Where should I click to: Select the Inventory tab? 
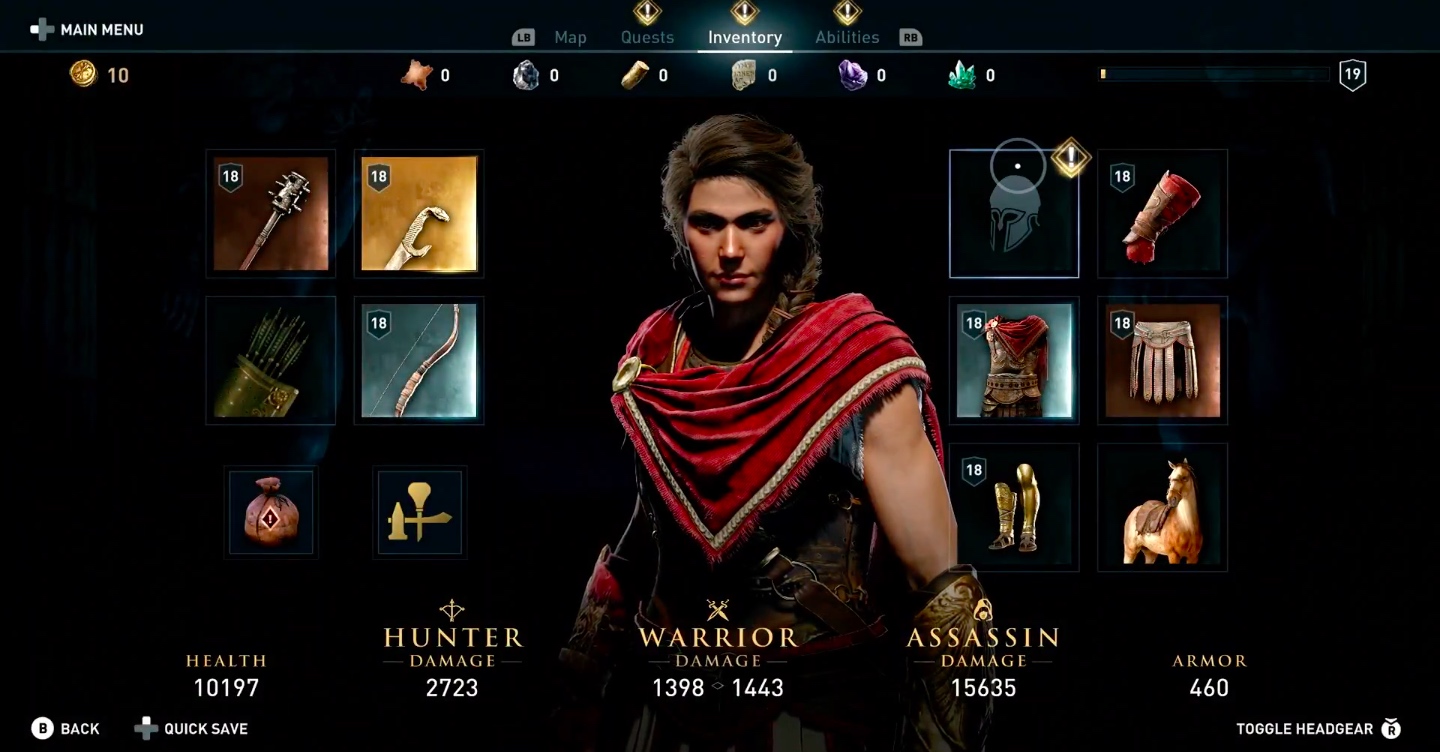point(745,38)
